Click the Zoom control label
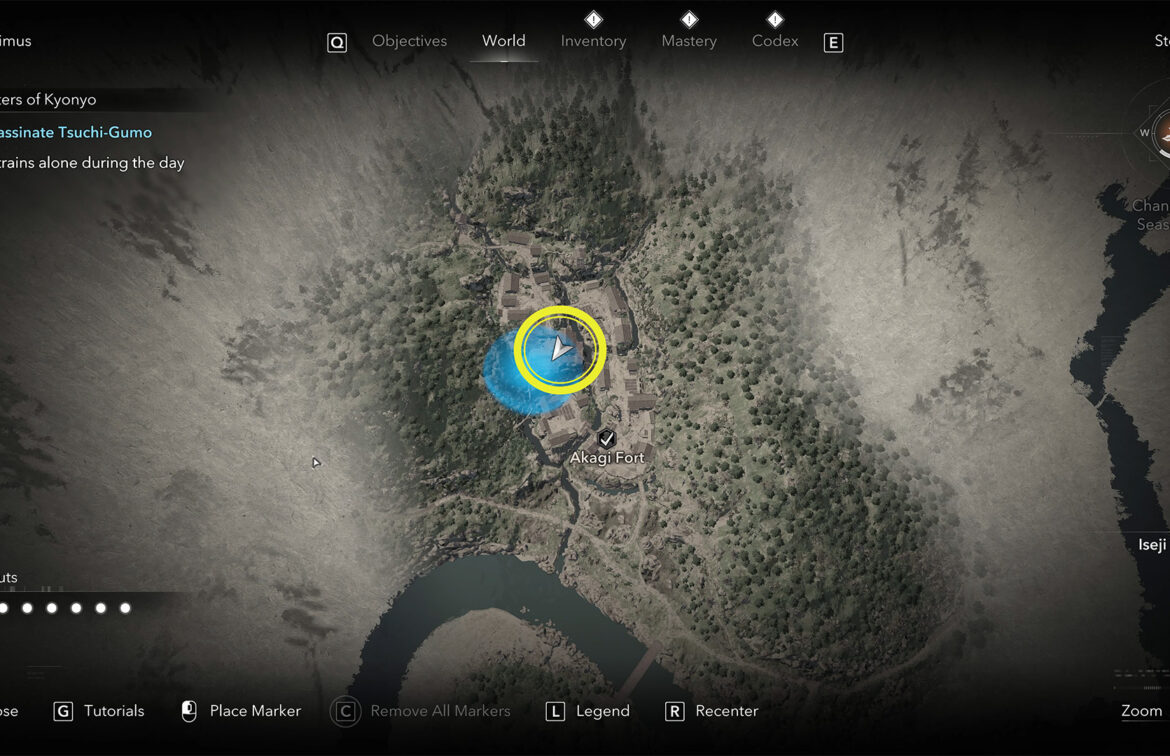 tap(1141, 711)
